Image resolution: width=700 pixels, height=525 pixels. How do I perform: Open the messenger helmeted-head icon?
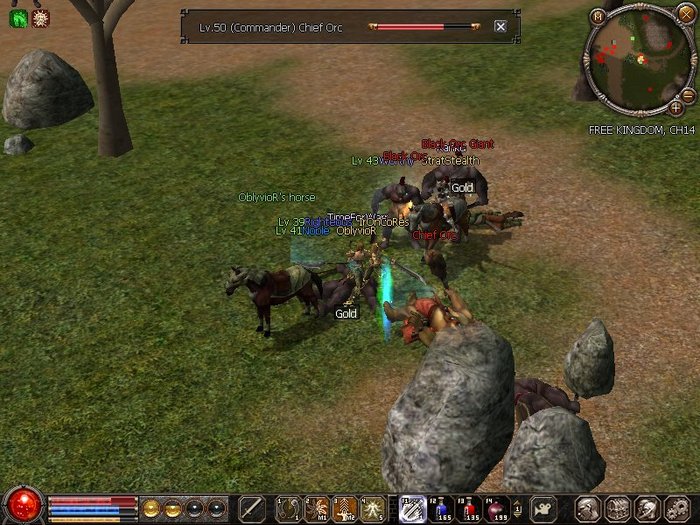pos(645,508)
